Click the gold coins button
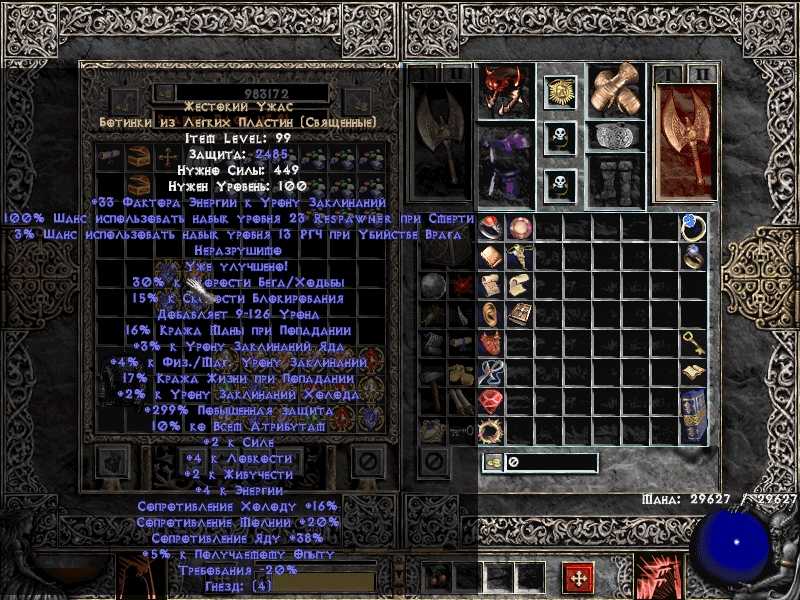 (x=493, y=463)
